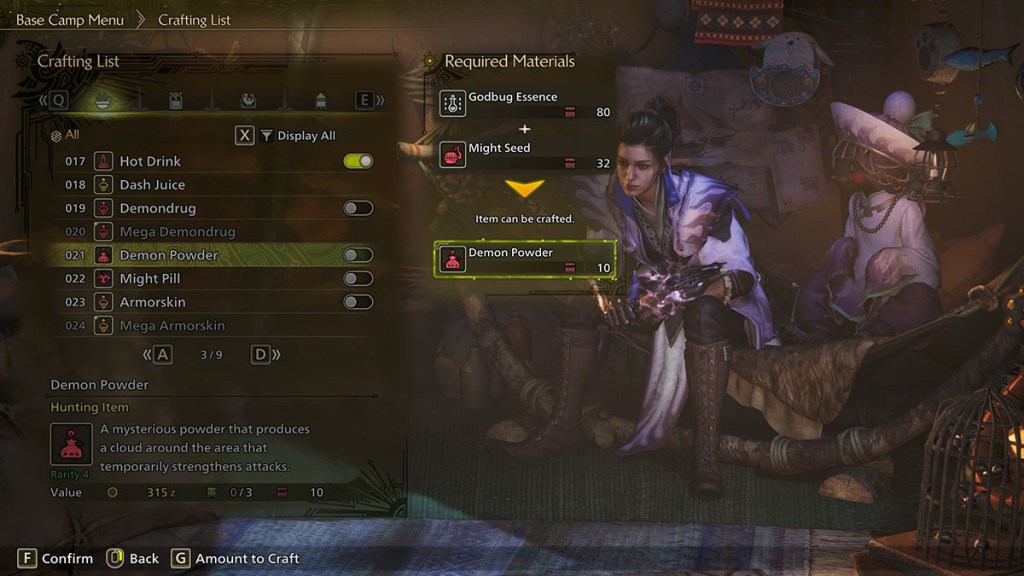This screenshot has width=1024, height=576.
Task: Select the Demon Powder recipe row
Action: coord(168,255)
